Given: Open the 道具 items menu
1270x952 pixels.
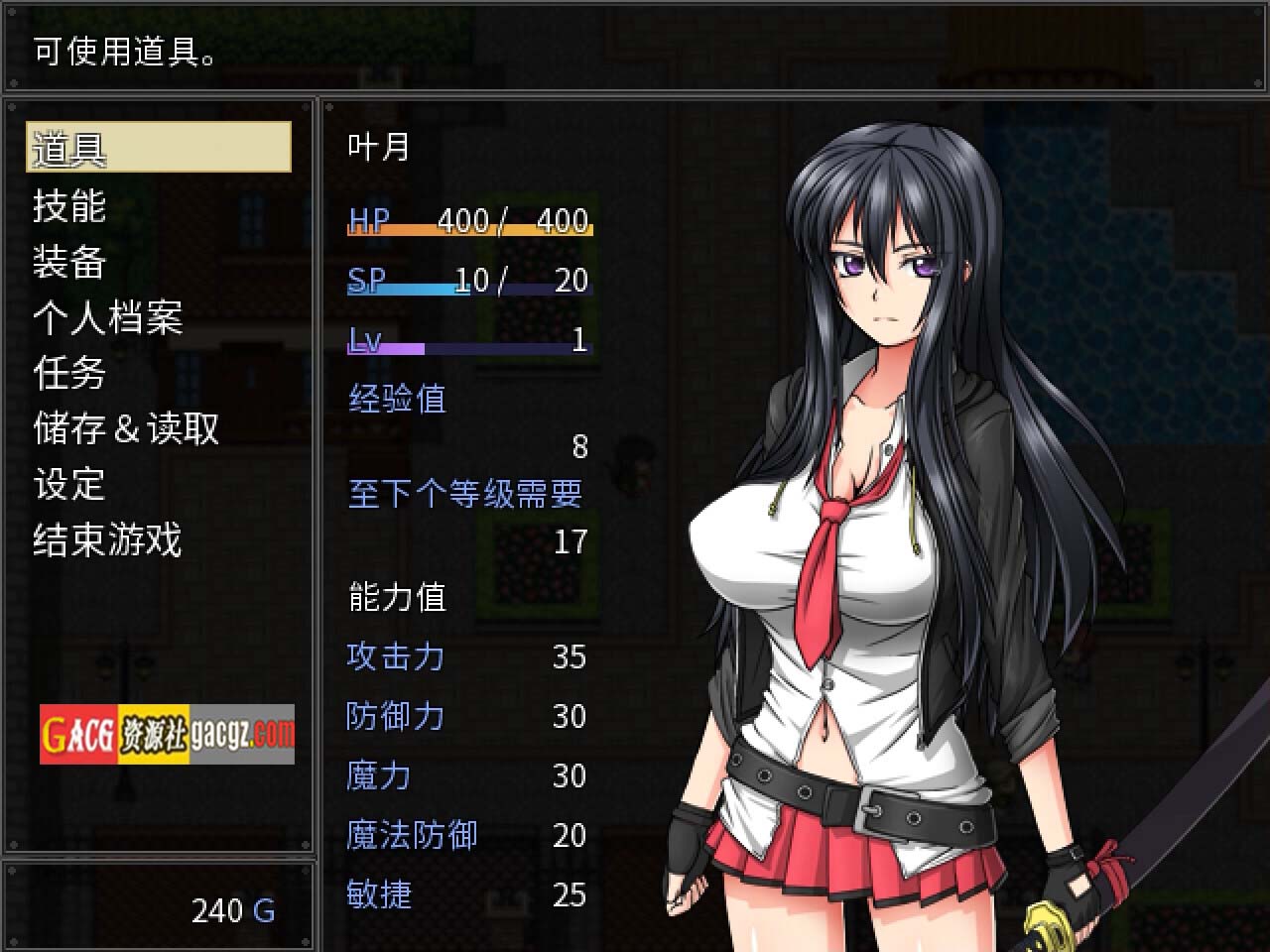Looking at the screenshot, I should tap(159, 148).
